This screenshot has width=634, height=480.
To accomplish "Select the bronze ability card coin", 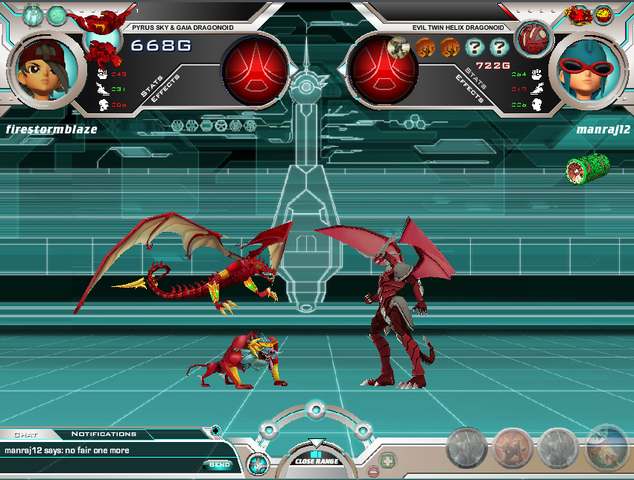I will click(512, 449).
